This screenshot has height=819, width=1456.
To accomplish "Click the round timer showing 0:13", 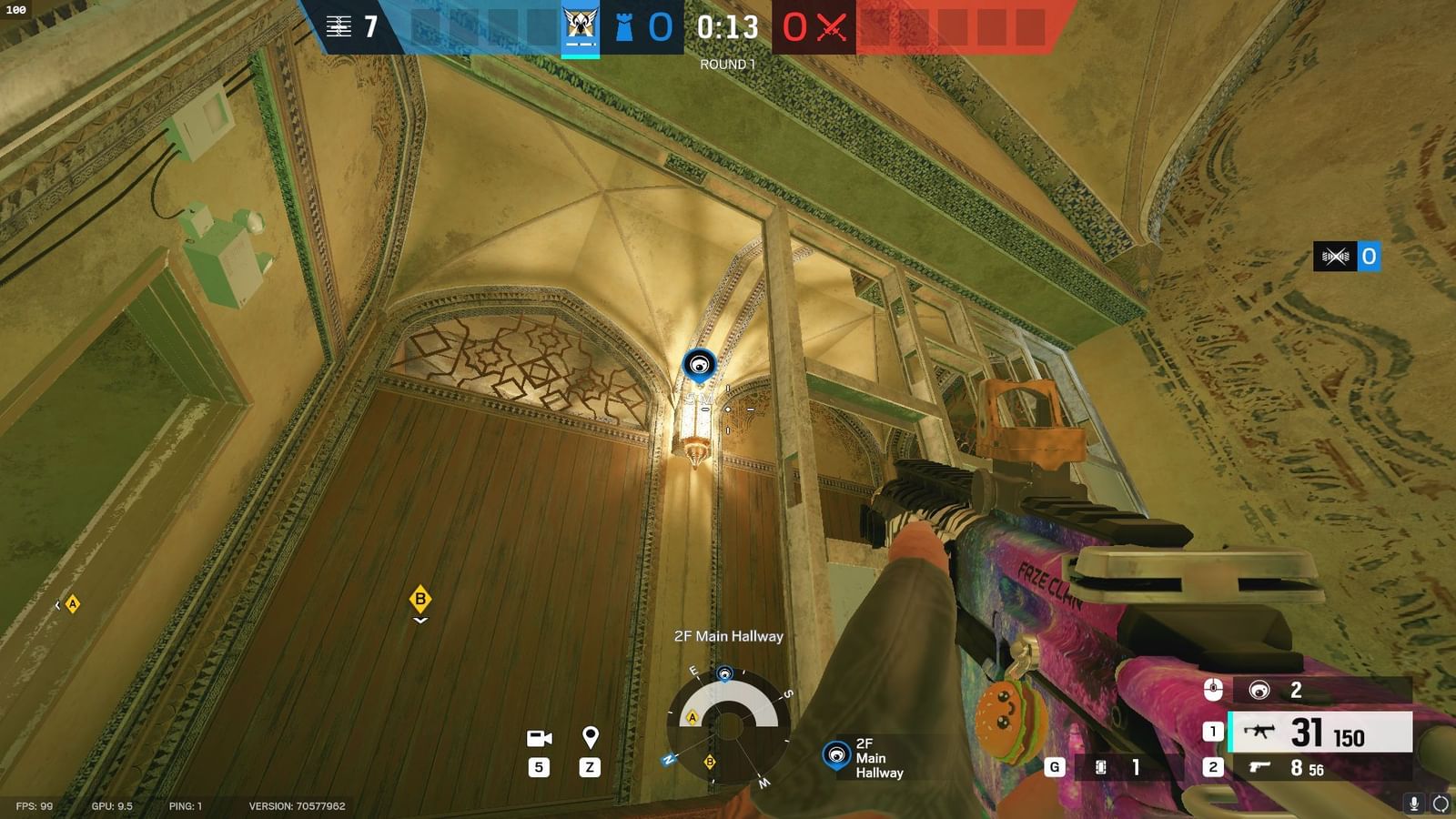I will pyautogui.click(x=727, y=28).
